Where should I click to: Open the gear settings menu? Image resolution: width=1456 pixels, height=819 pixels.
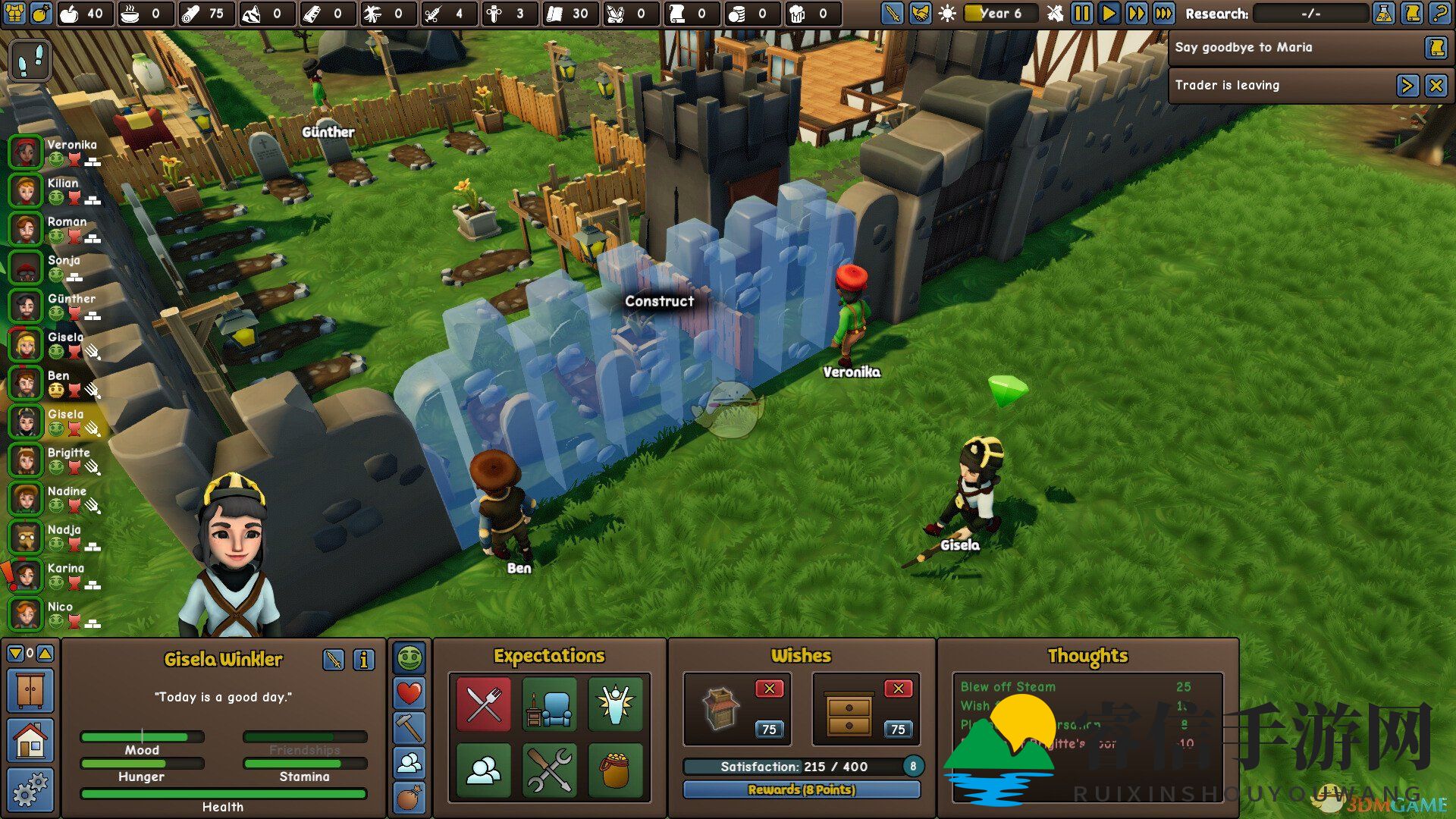[30, 789]
